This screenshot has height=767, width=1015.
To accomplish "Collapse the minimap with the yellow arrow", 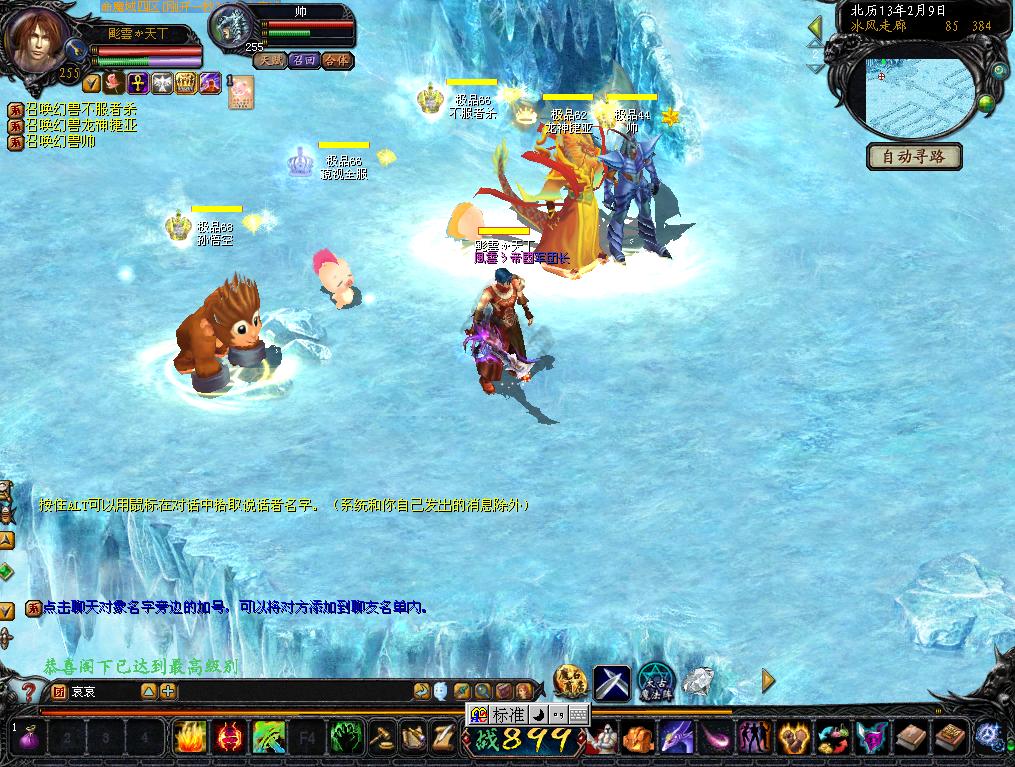I will pyautogui.click(x=815, y=28).
